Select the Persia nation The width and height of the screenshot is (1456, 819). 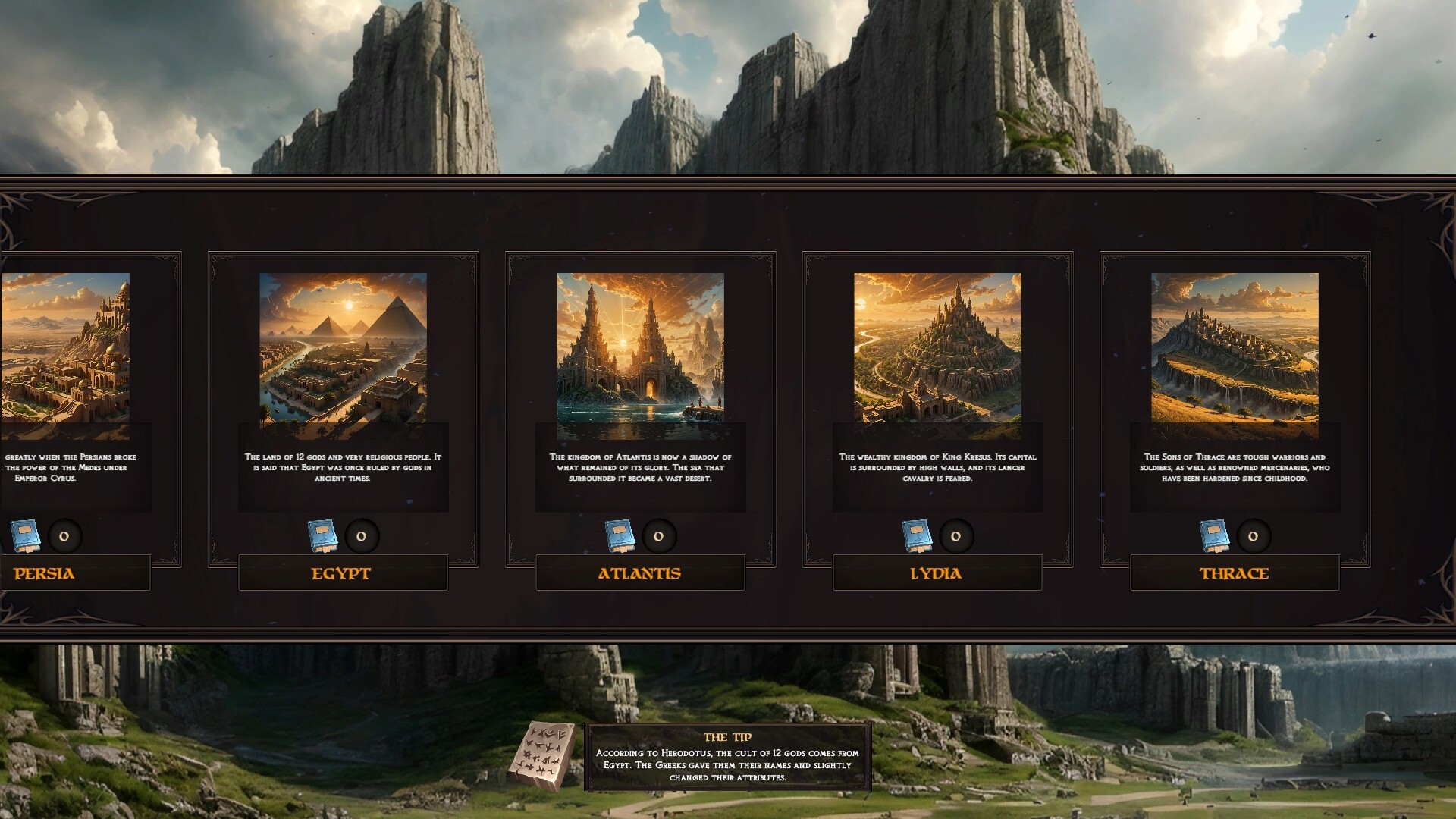point(44,574)
